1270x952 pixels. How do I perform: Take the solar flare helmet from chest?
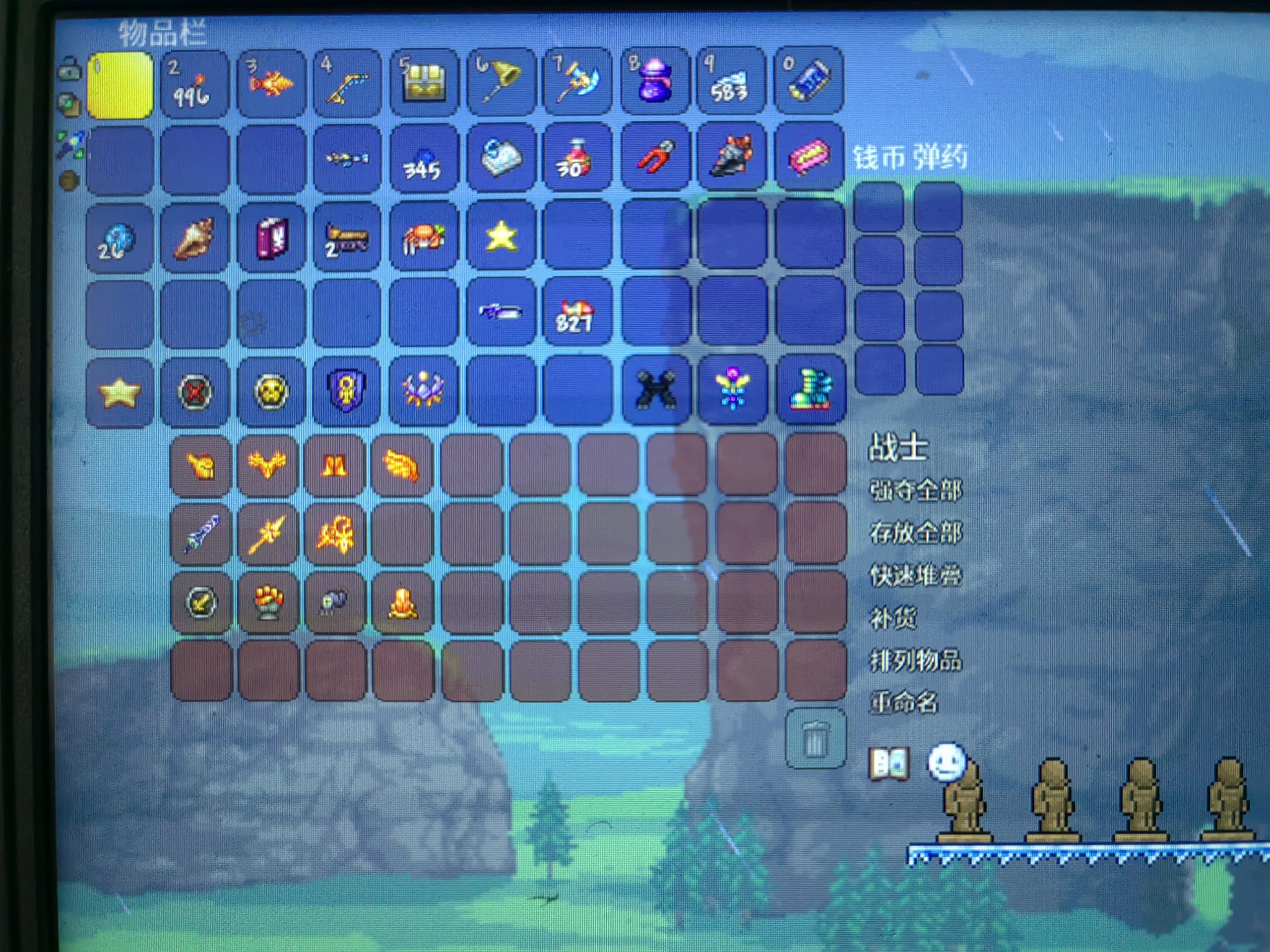(x=201, y=466)
